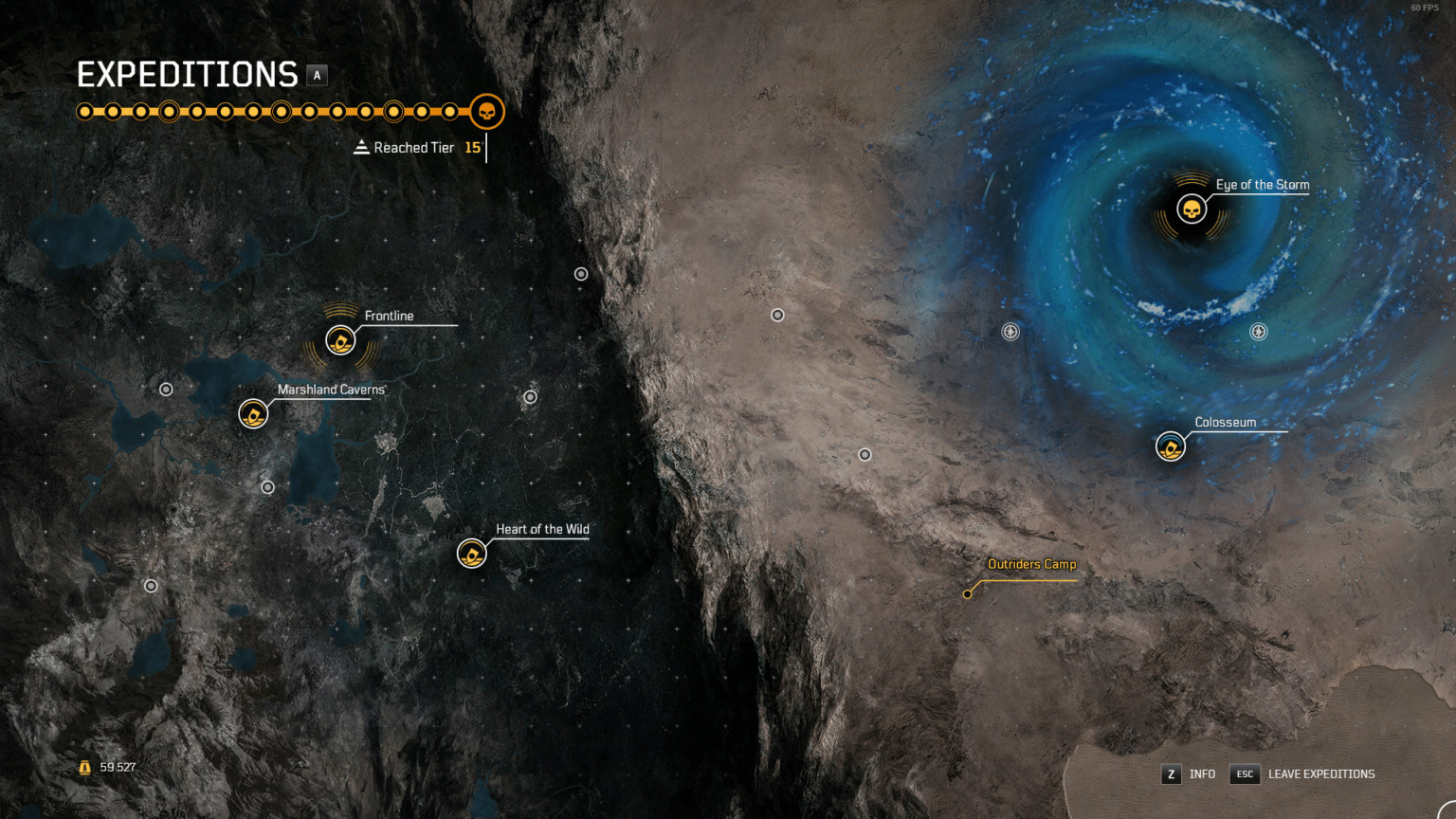The width and height of the screenshot is (1456, 819).
Task: Open the Marshland Caverns expedition
Action: pyautogui.click(x=253, y=414)
